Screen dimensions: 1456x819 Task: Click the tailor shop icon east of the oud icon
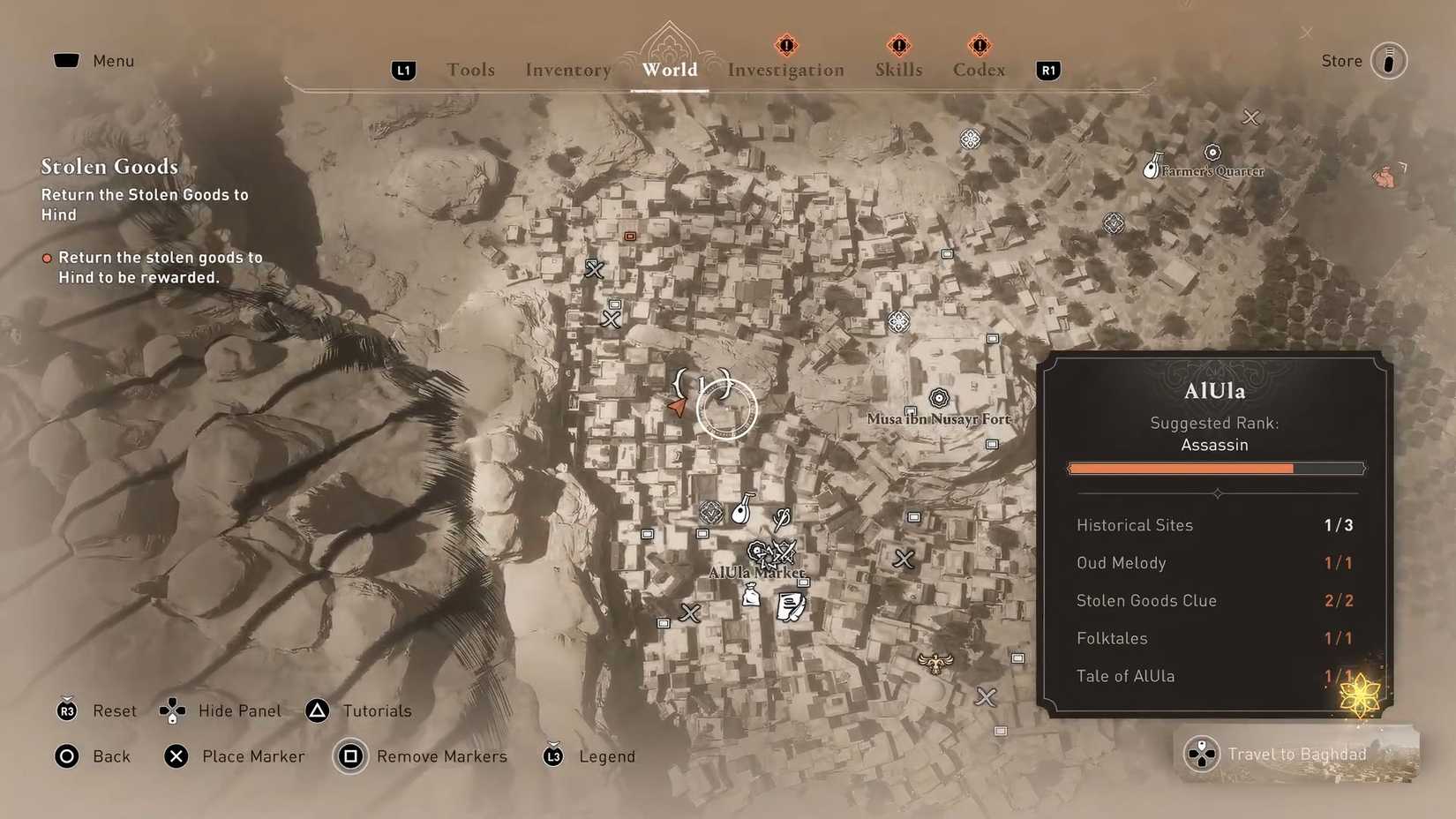781,518
